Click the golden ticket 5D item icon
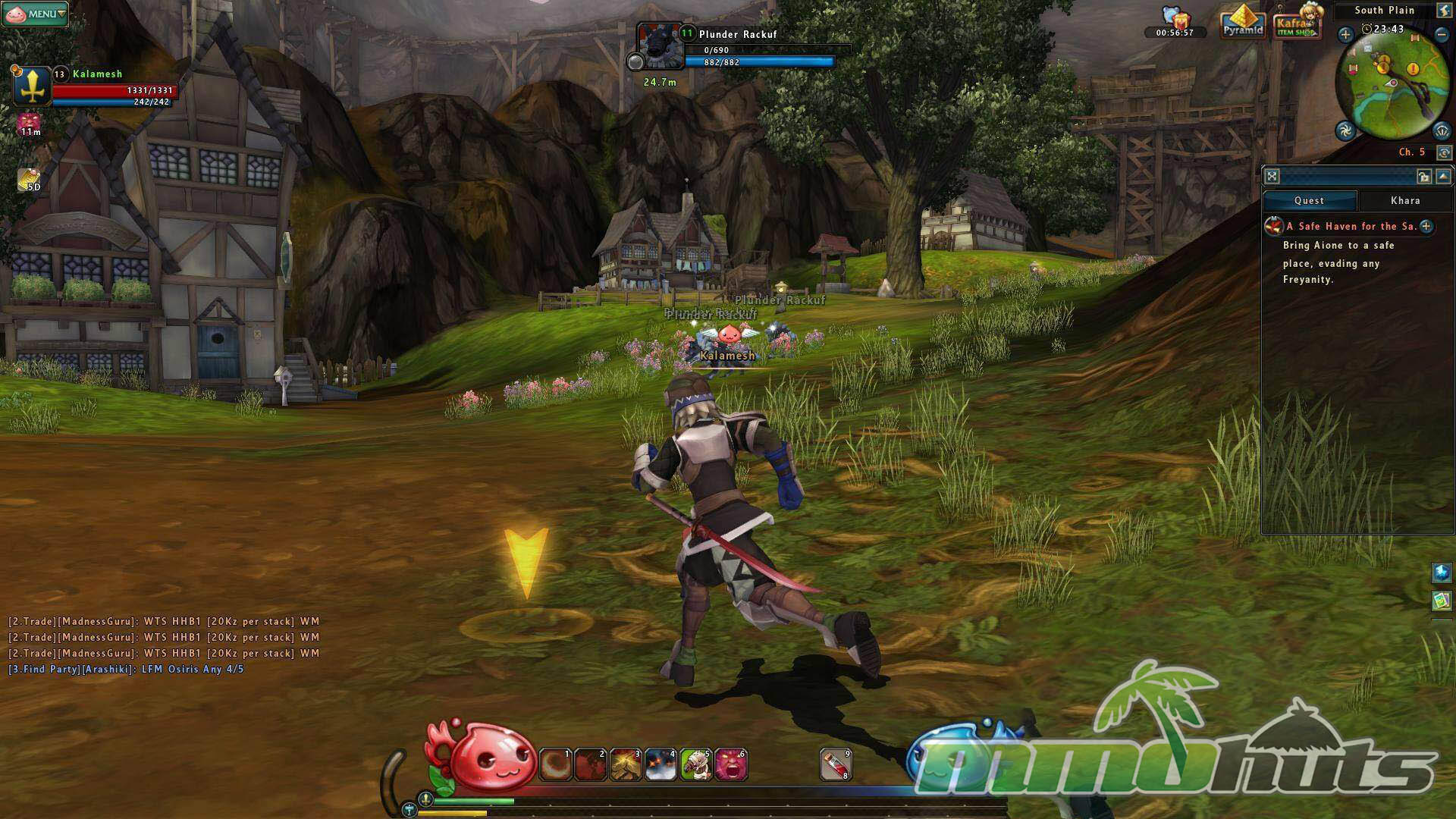The width and height of the screenshot is (1456, 819). click(30, 180)
